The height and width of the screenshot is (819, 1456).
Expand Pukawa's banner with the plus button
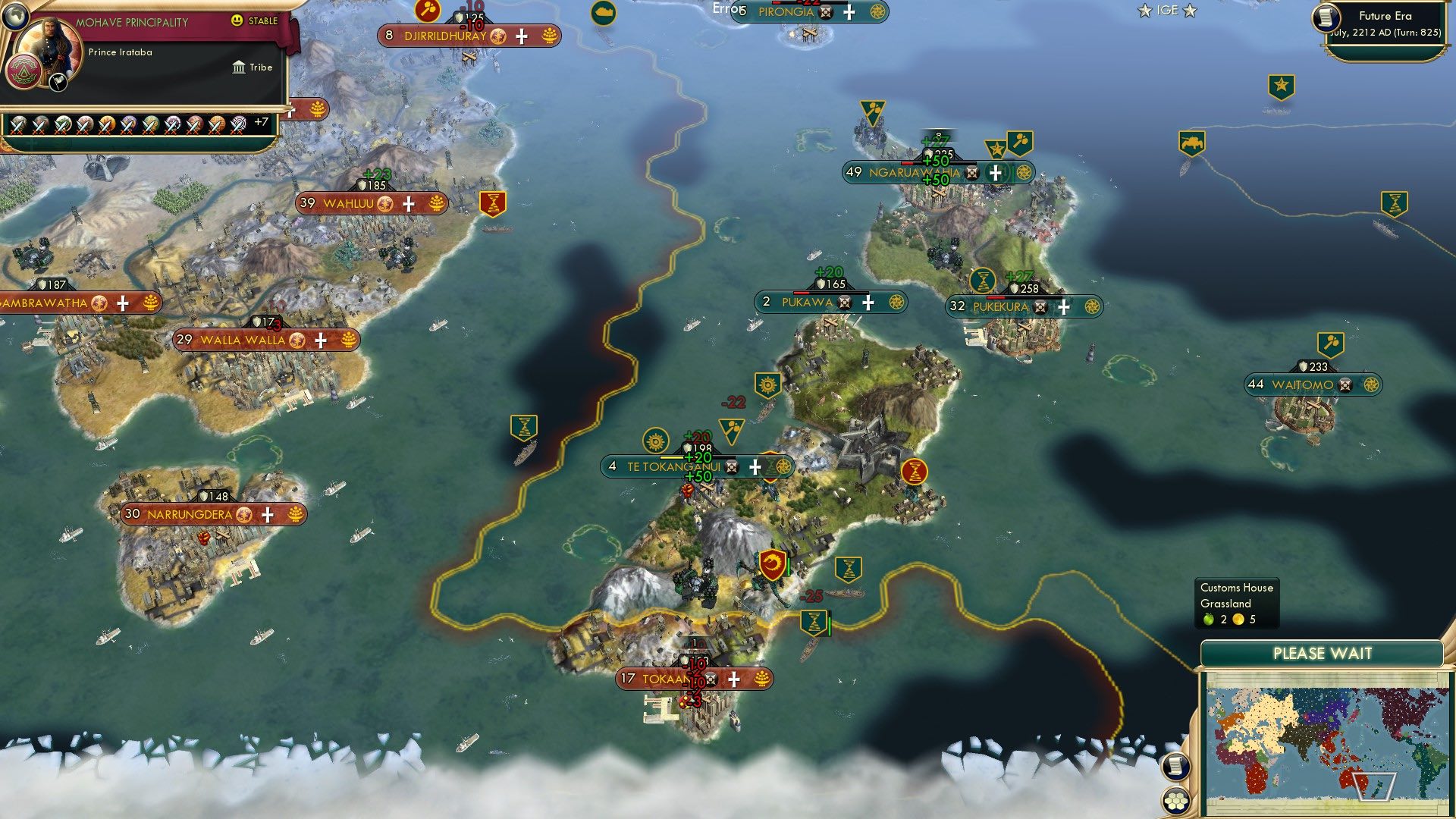(x=867, y=302)
